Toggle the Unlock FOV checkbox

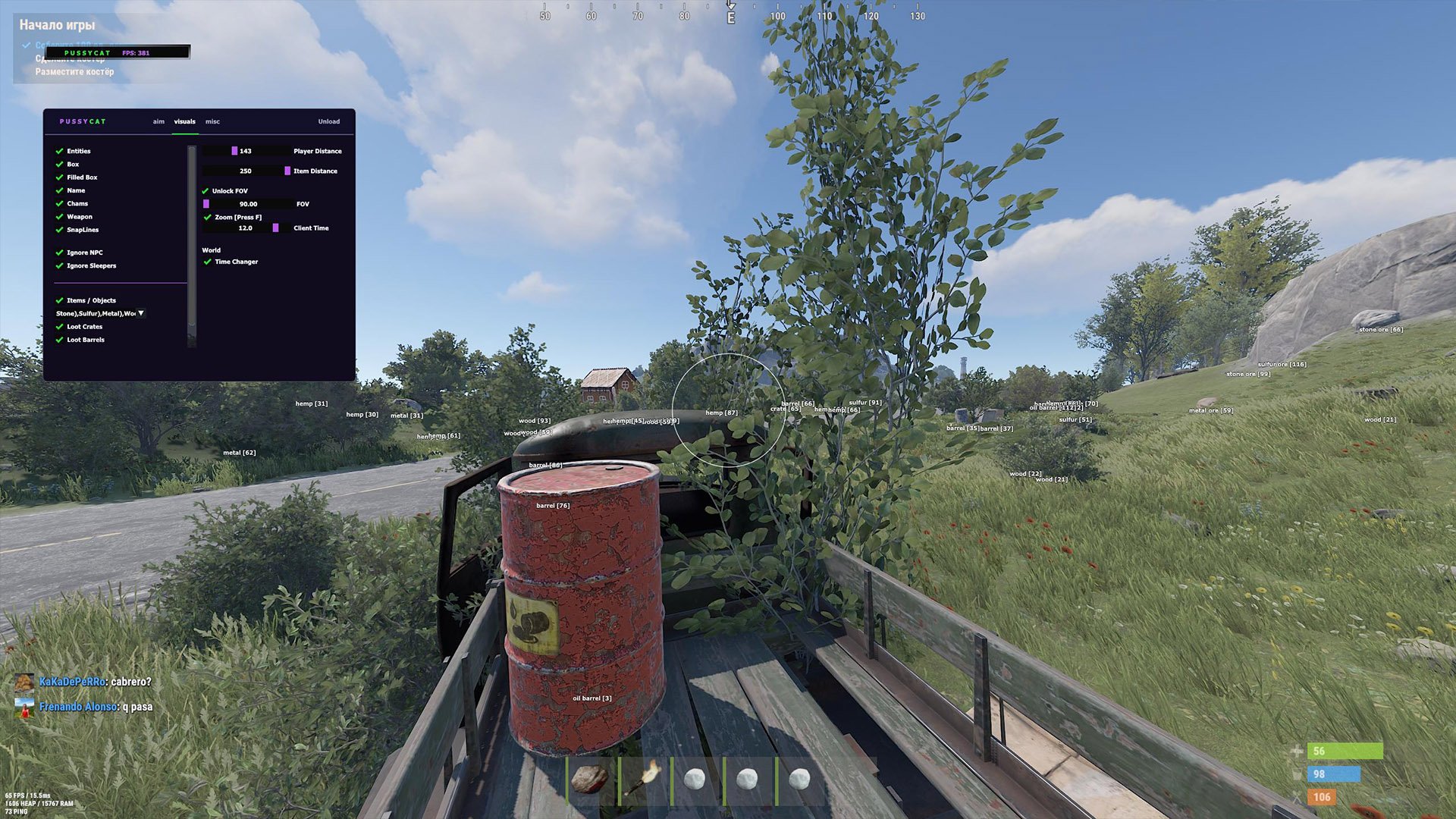[x=206, y=191]
